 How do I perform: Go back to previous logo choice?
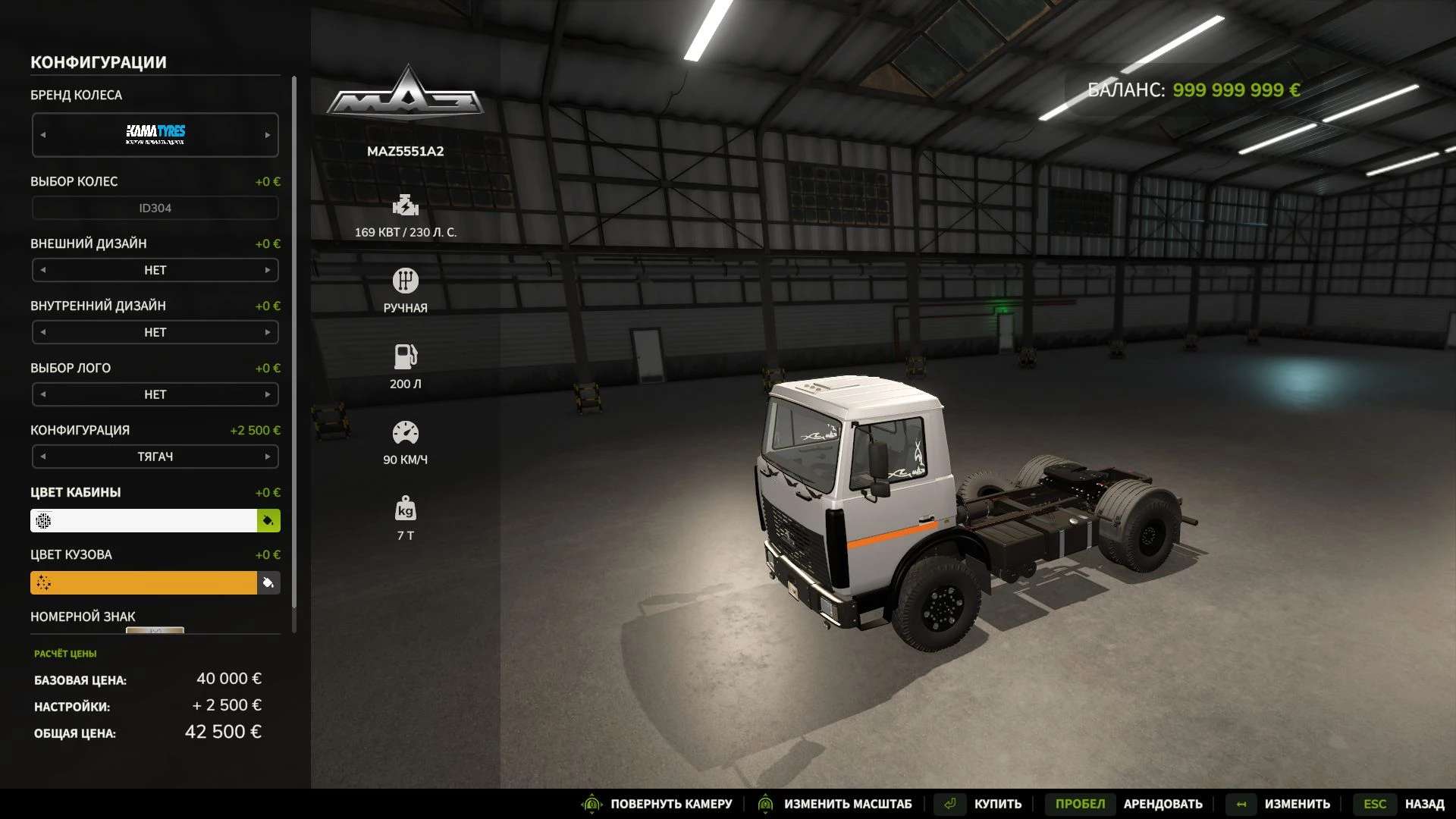(x=43, y=394)
